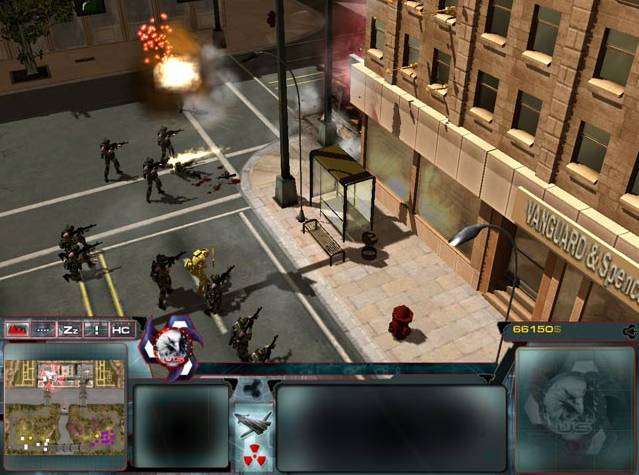Click the US eagle faction emblem

click(168, 345)
